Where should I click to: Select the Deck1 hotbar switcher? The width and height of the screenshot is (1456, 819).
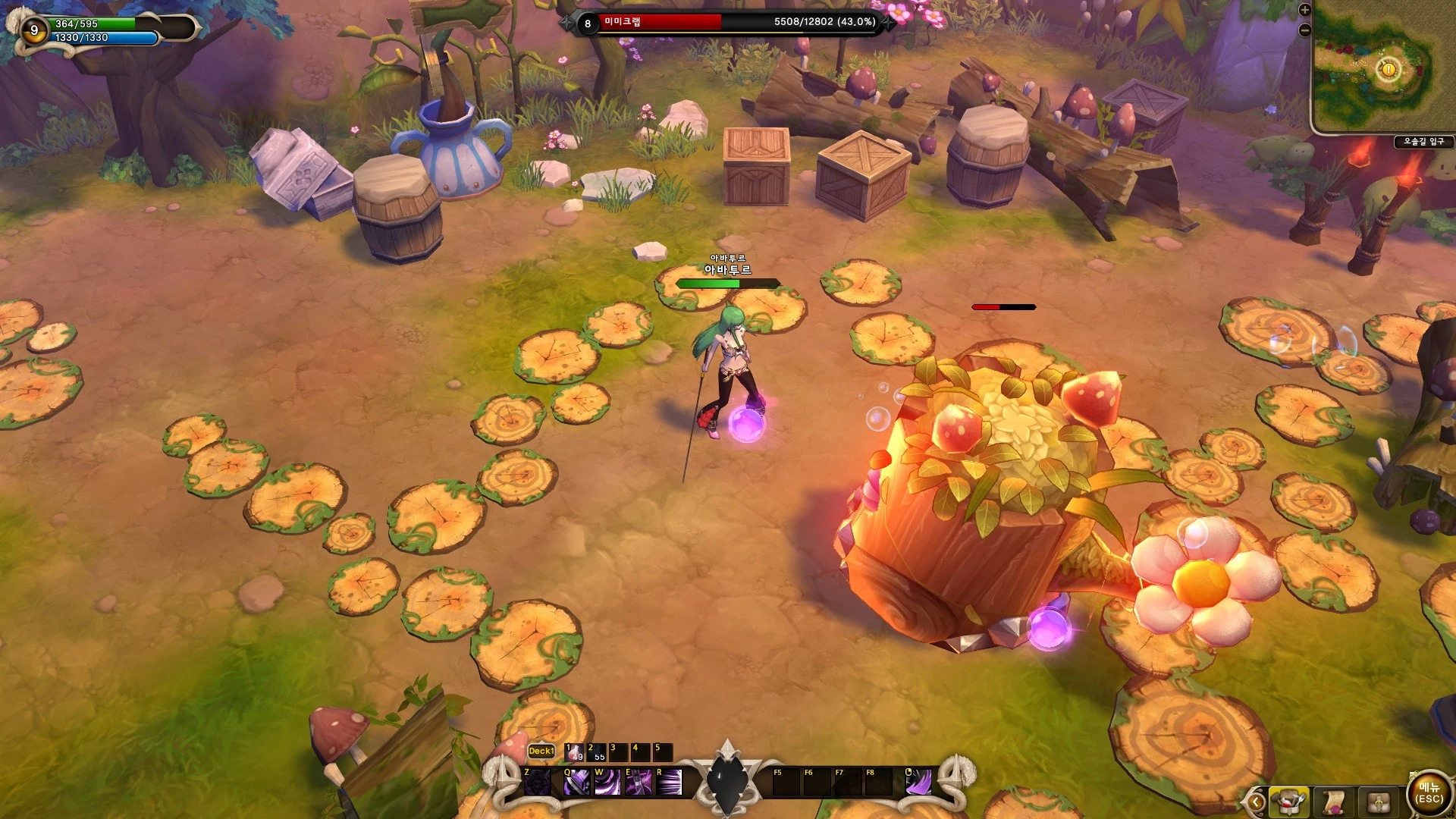pos(541,751)
